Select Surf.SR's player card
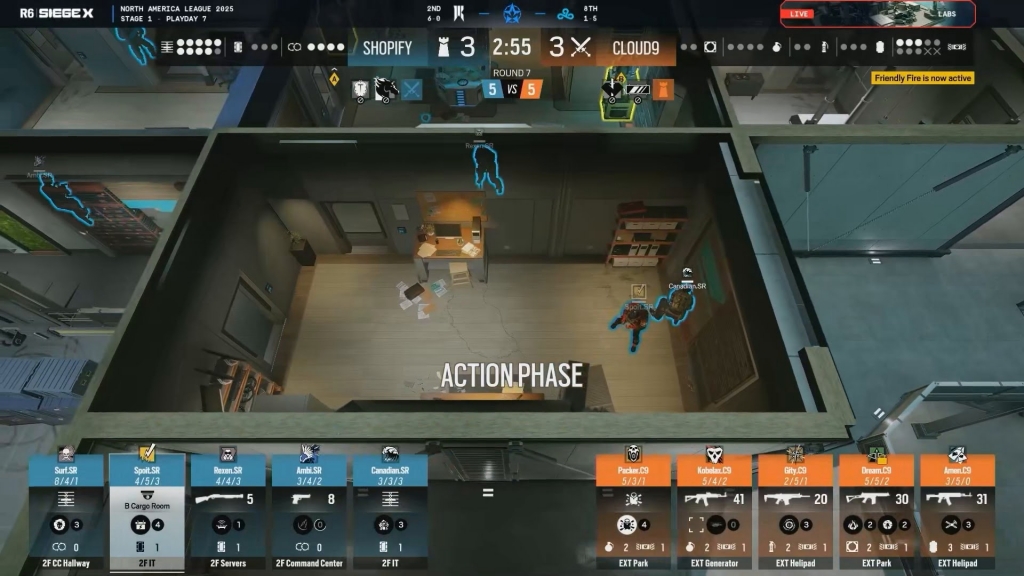1024x576 pixels. click(66, 512)
